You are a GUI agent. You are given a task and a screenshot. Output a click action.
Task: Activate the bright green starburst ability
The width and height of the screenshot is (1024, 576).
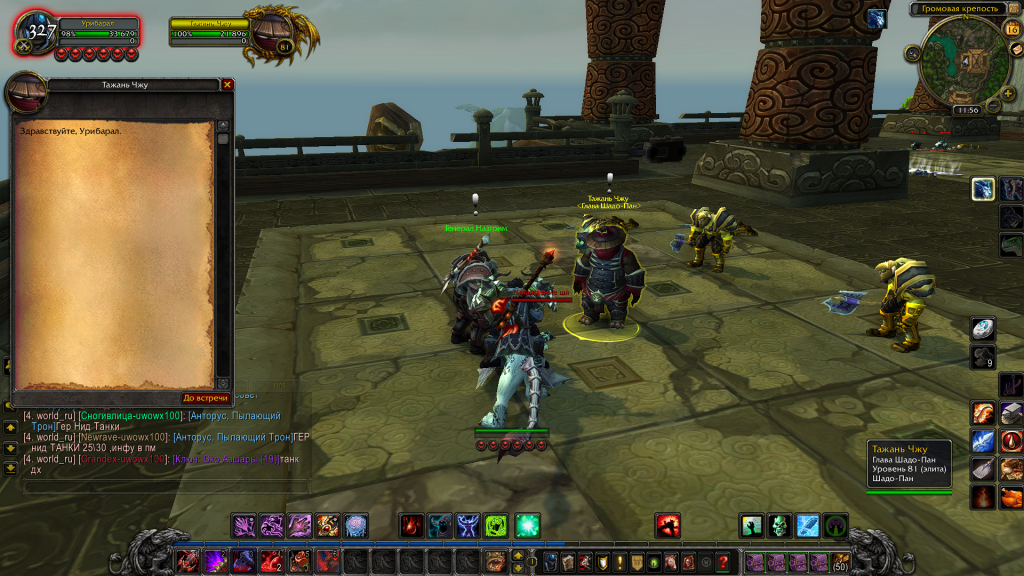coord(527,525)
